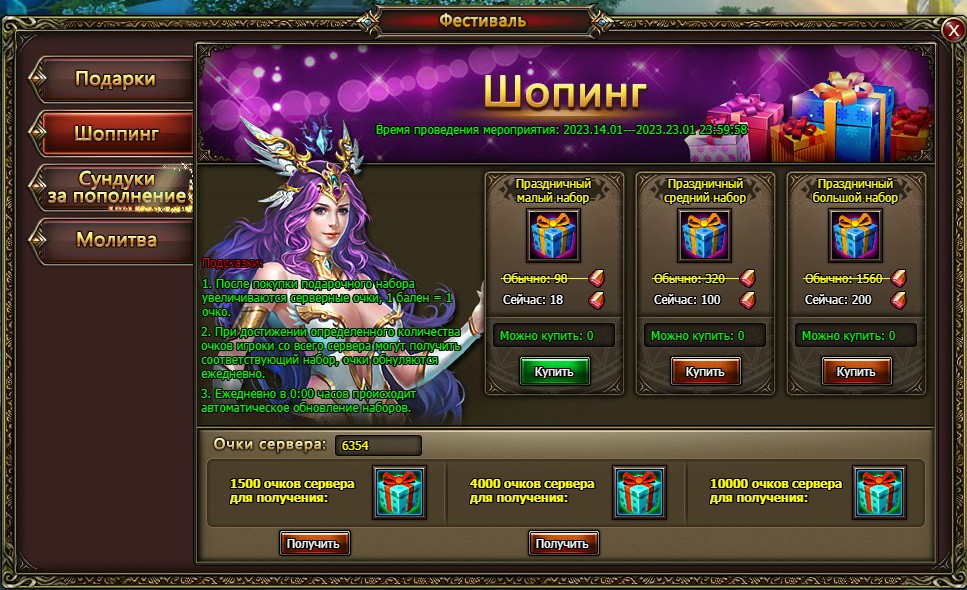This screenshot has height=590, width=967.
Task: Claim the 1500 server points reward
Action: click(316, 543)
